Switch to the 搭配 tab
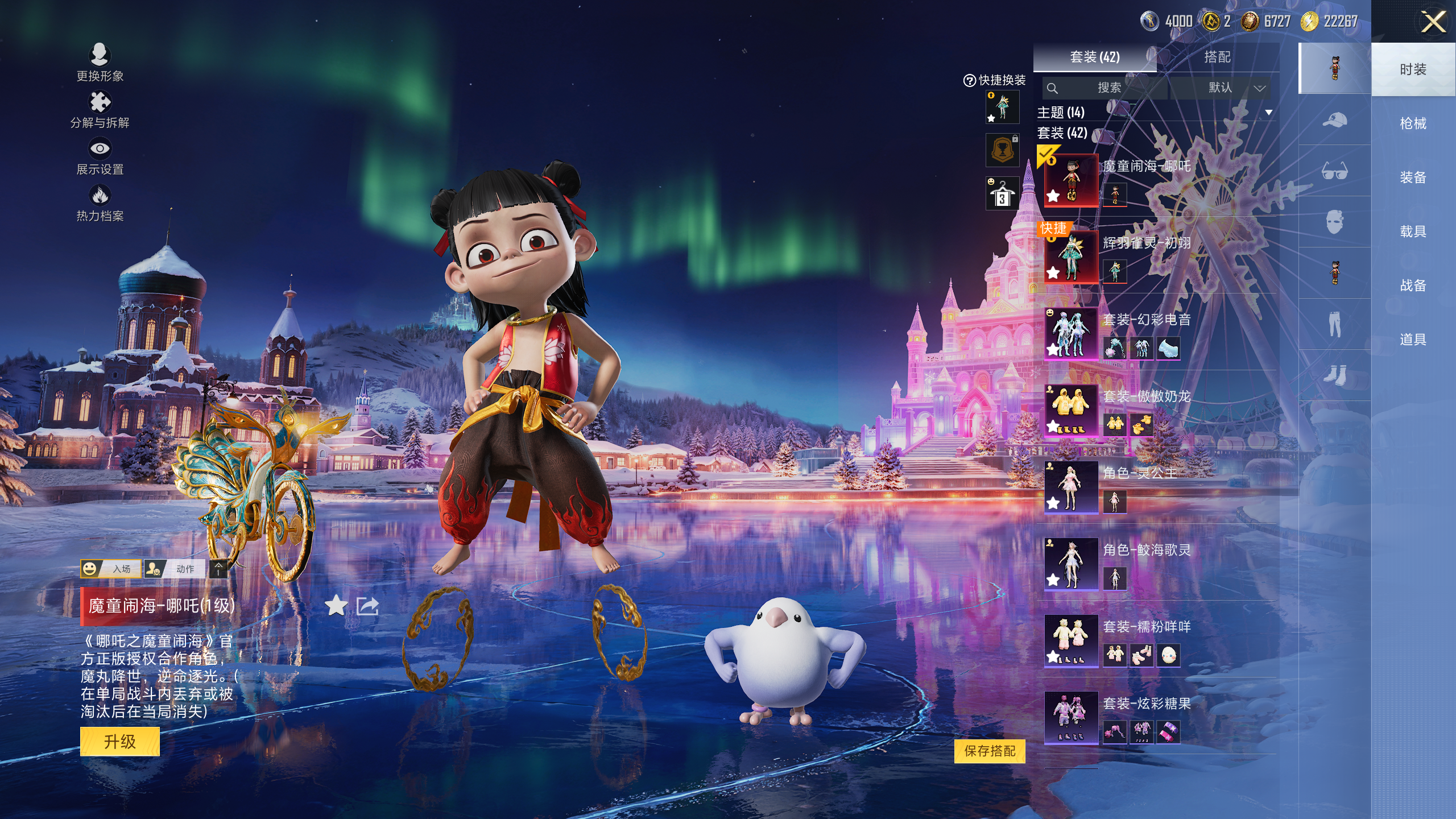The height and width of the screenshot is (819, 1456). (1217, 57)
